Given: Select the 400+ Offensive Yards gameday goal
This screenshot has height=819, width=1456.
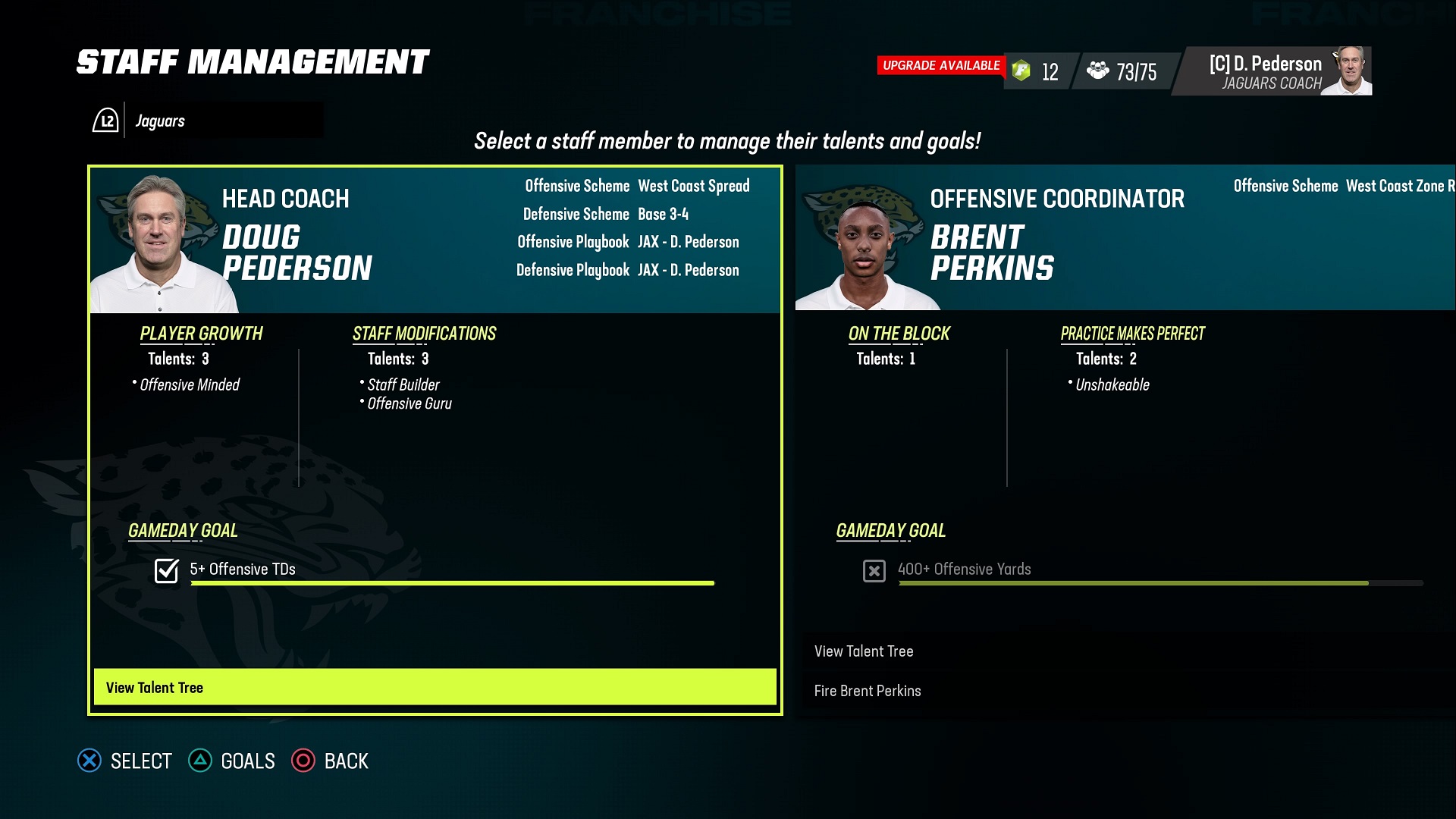Looking at the screenshot, I should (x=964, y=570).
